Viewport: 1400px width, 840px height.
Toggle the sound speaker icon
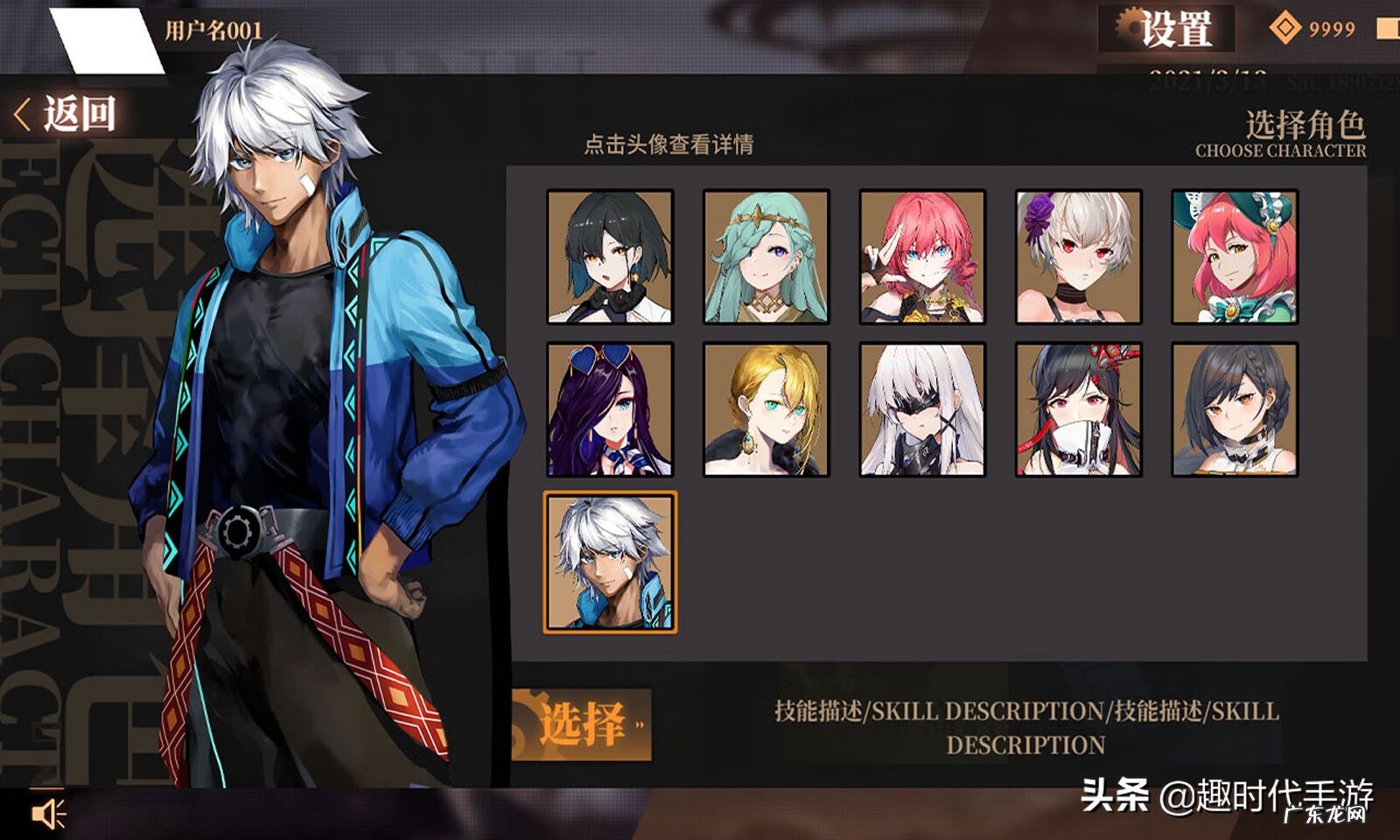[48, 814]
